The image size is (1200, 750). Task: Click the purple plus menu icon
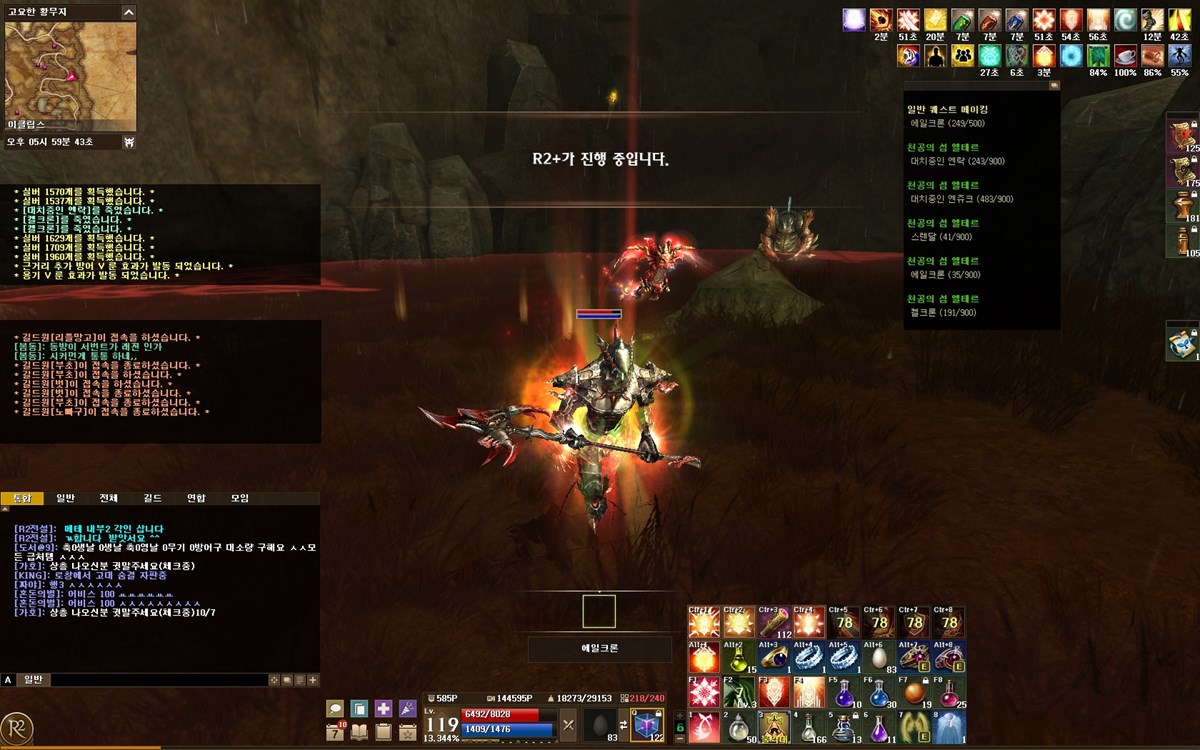(x=383, y=708)
